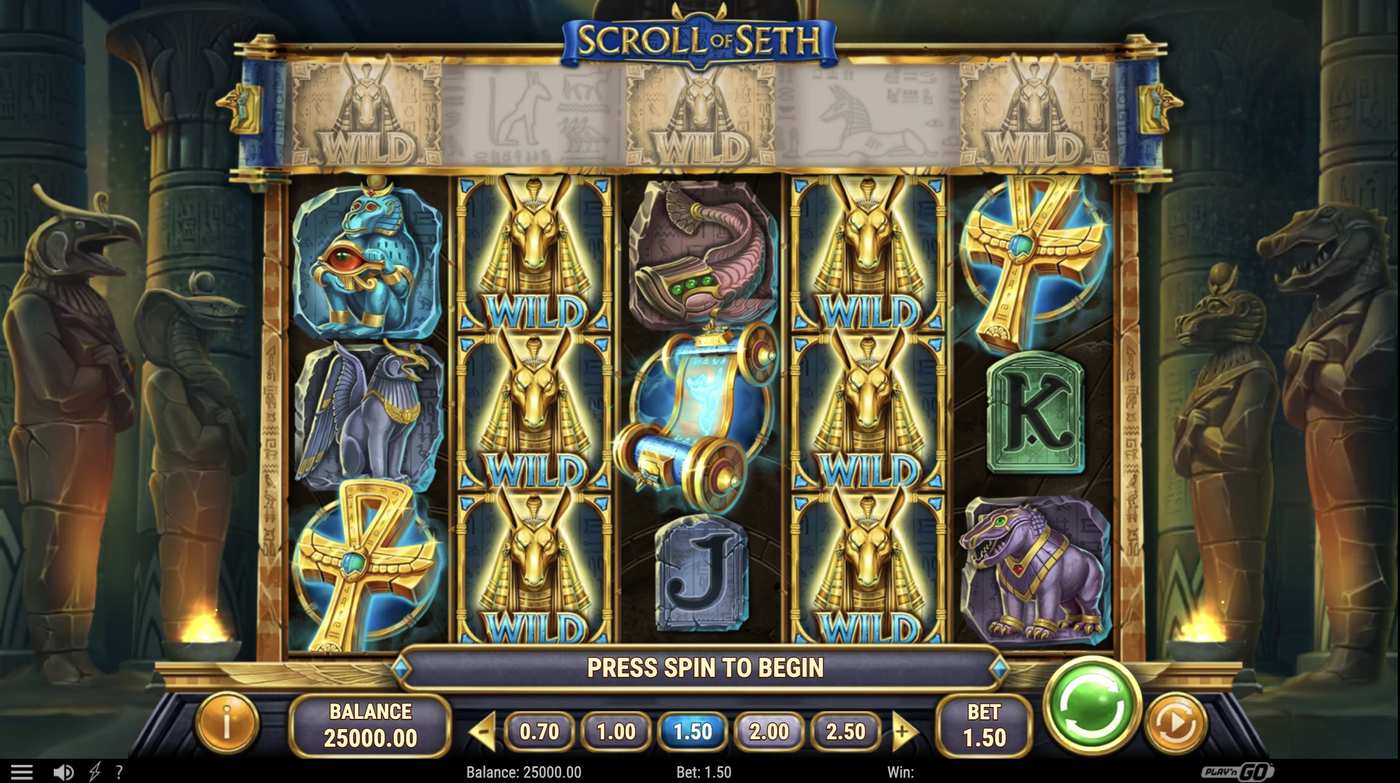Screen dimensions: 1400x783
Task: Select the 0.70 bet amount
Action: pos(539,731)
